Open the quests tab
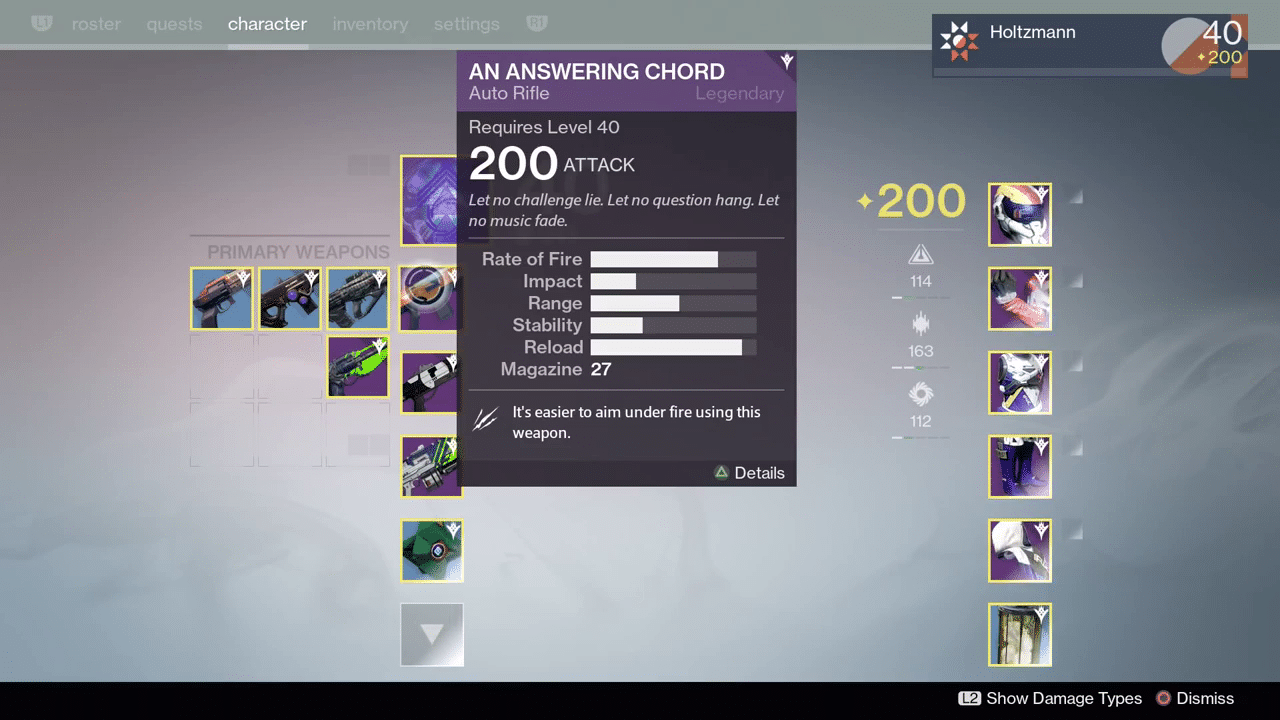 [174, 24]
